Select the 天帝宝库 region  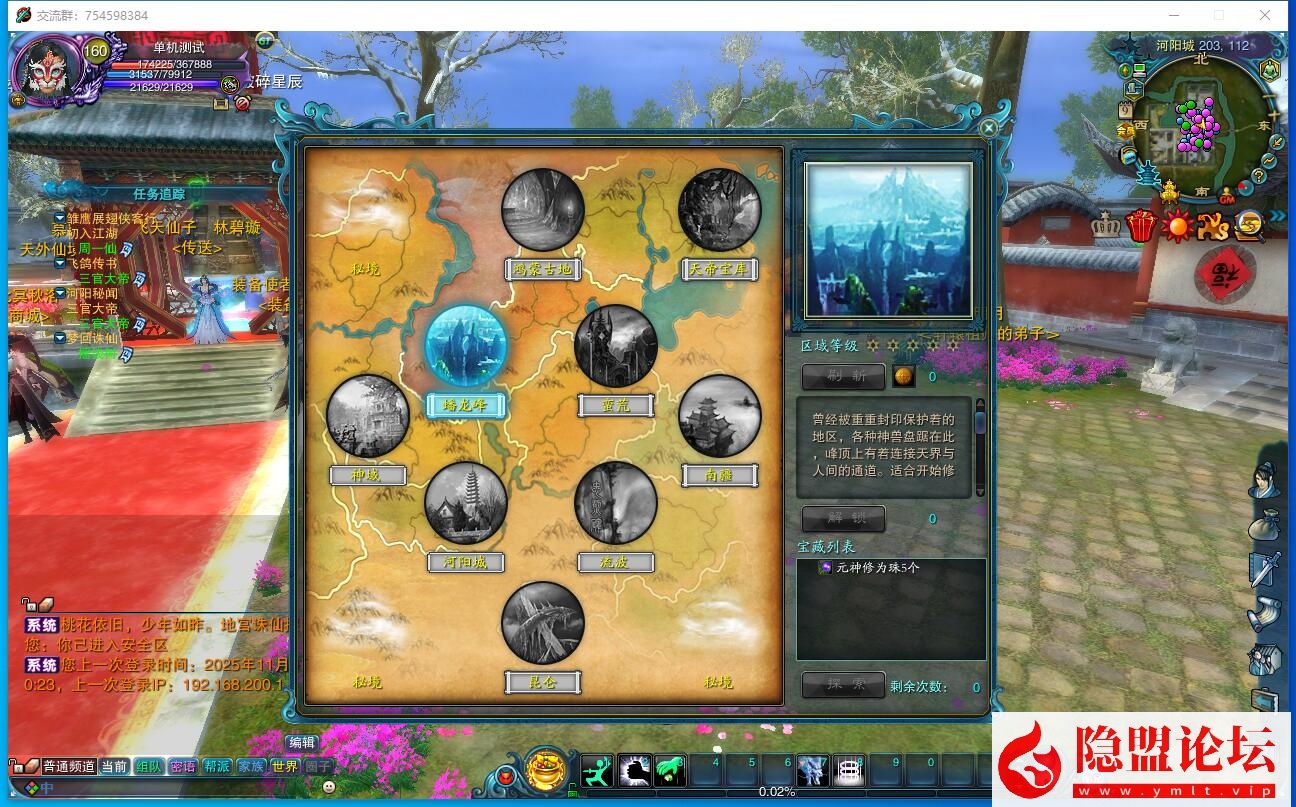[719, 210]
